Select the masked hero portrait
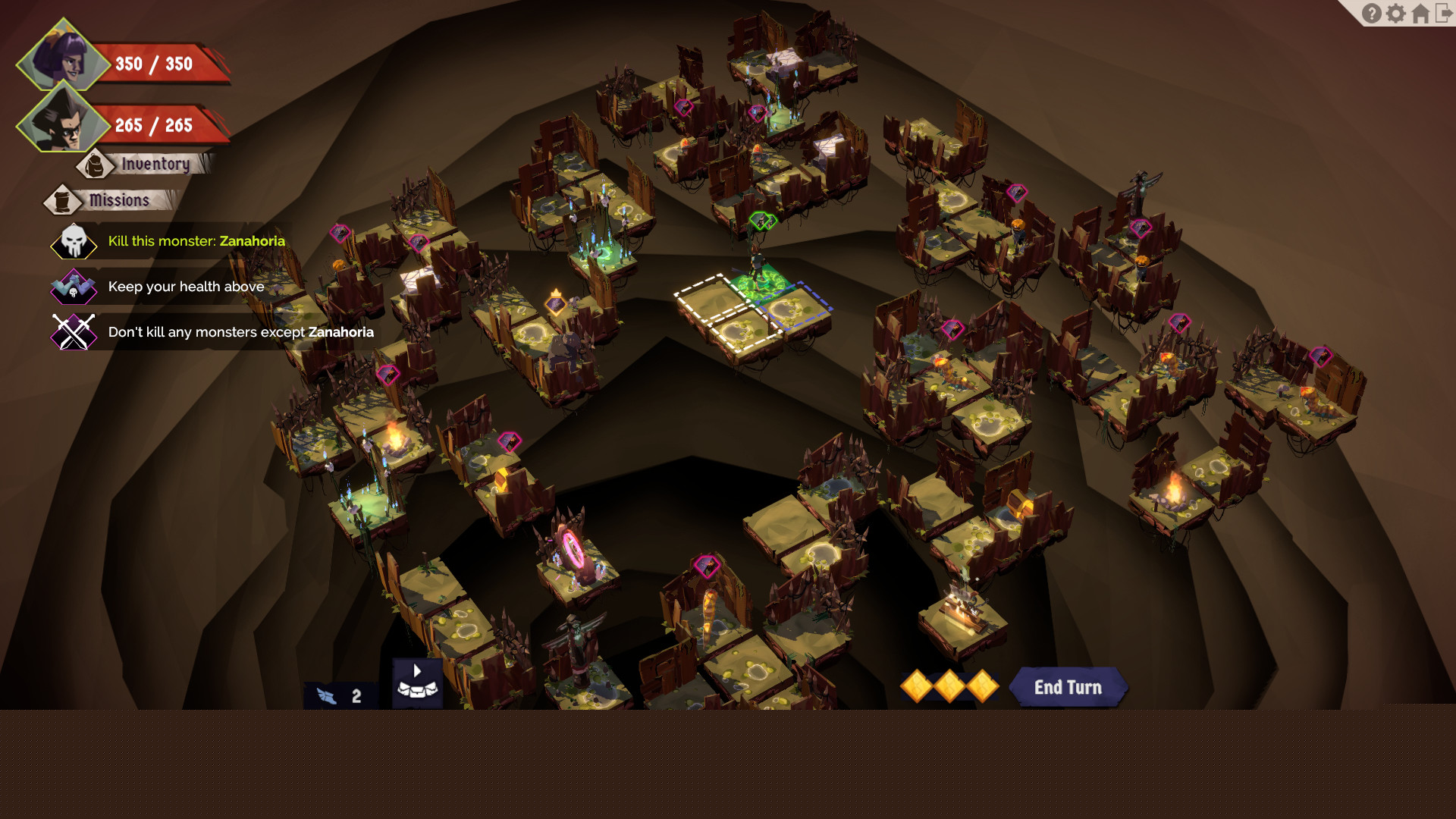1456x819 pixels. (62, 121)
